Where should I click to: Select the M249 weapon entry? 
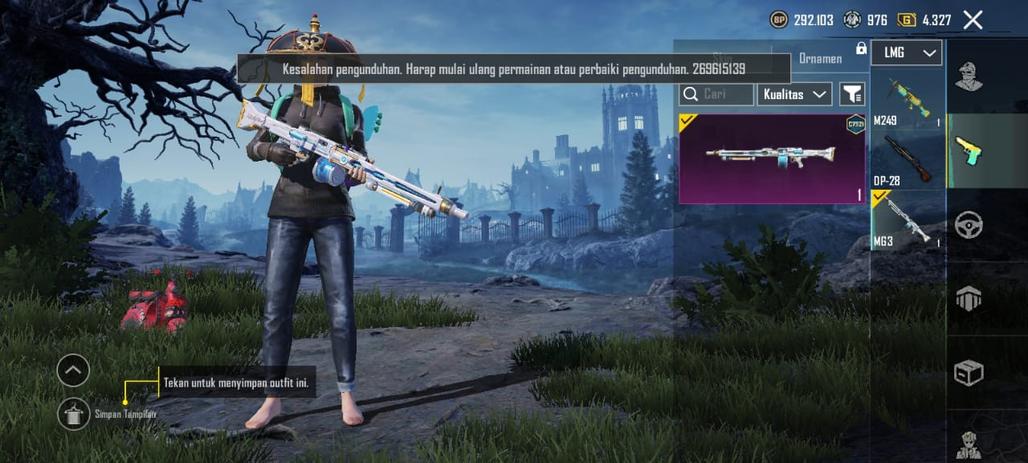pyautogui.click(x=907, y=101)
